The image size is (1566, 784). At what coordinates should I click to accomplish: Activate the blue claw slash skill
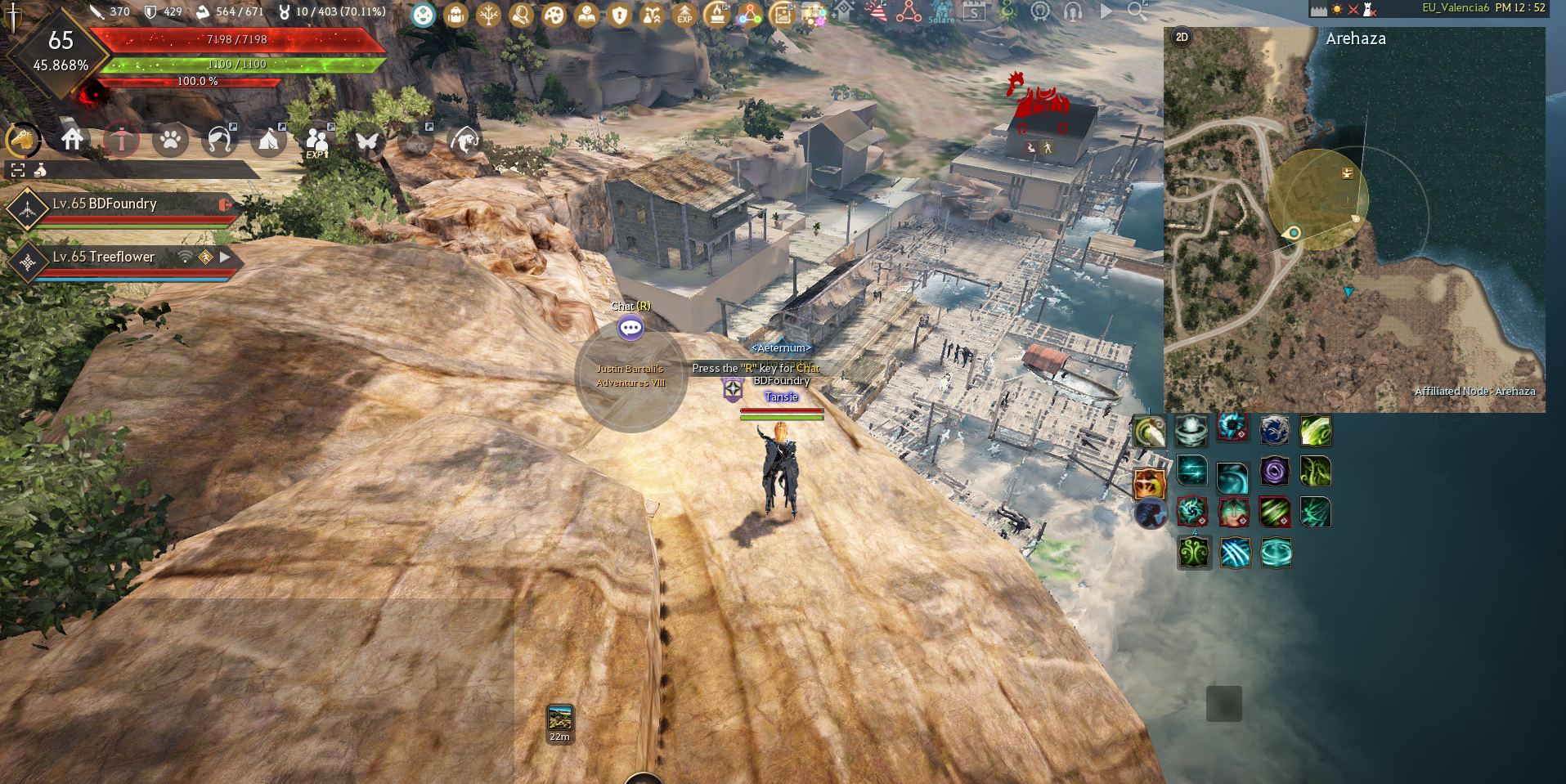coord(1235,553)
